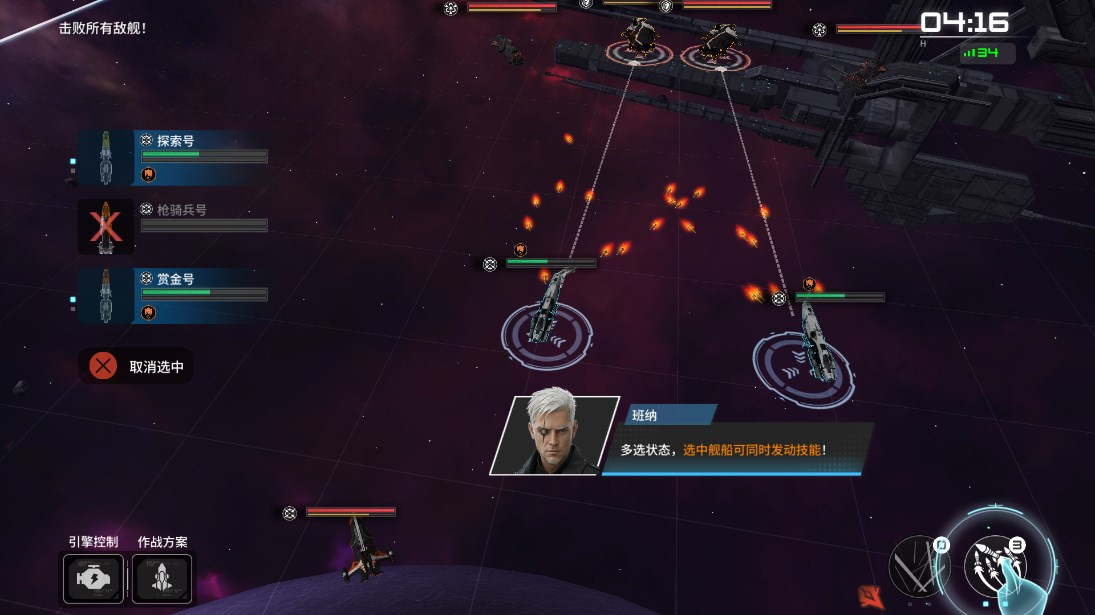Activate the crossed laser beams skill
This screenshot has width=1095, height=615.
coord(919,564)
